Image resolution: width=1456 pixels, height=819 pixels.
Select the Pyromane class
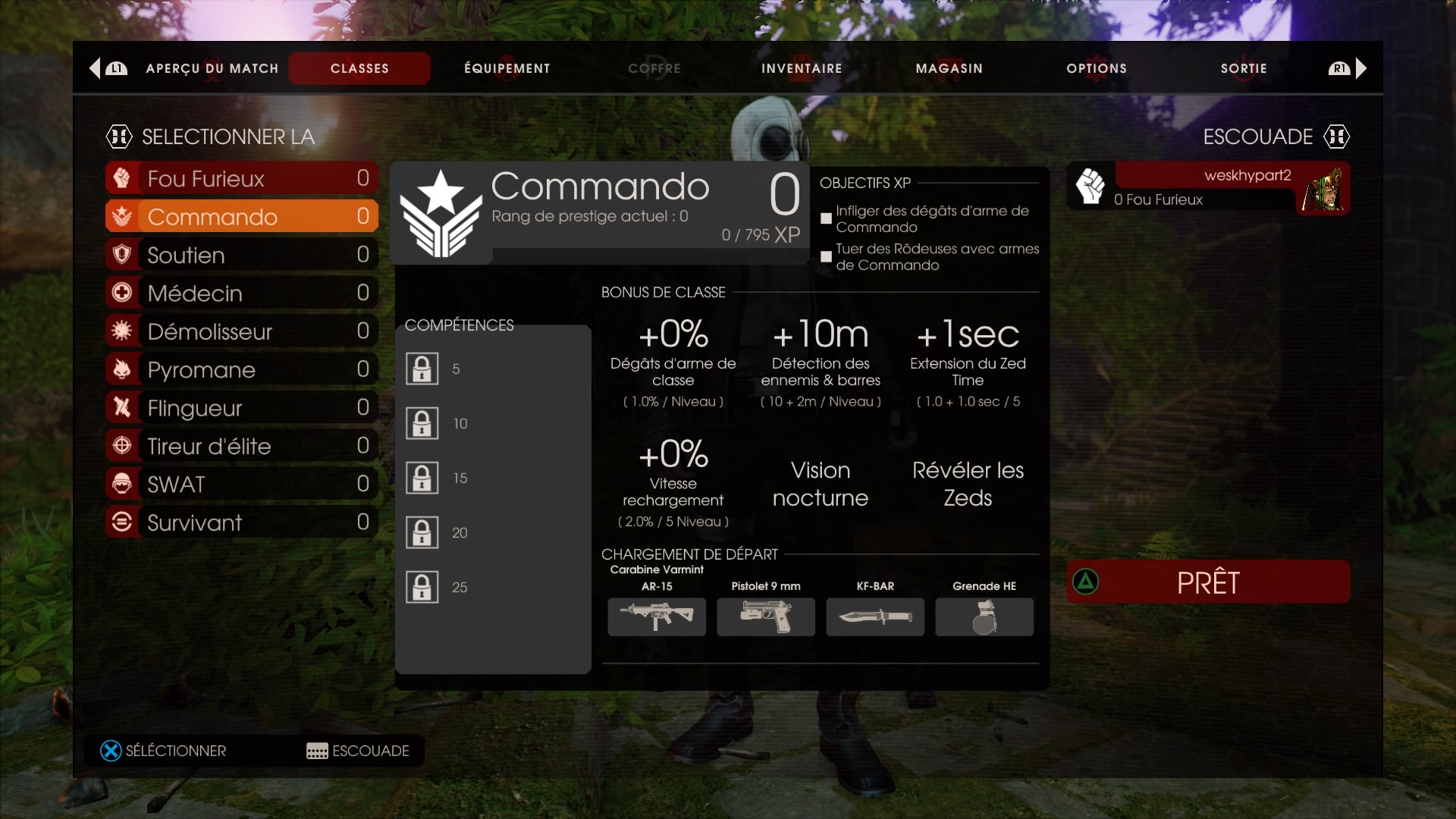242,369
